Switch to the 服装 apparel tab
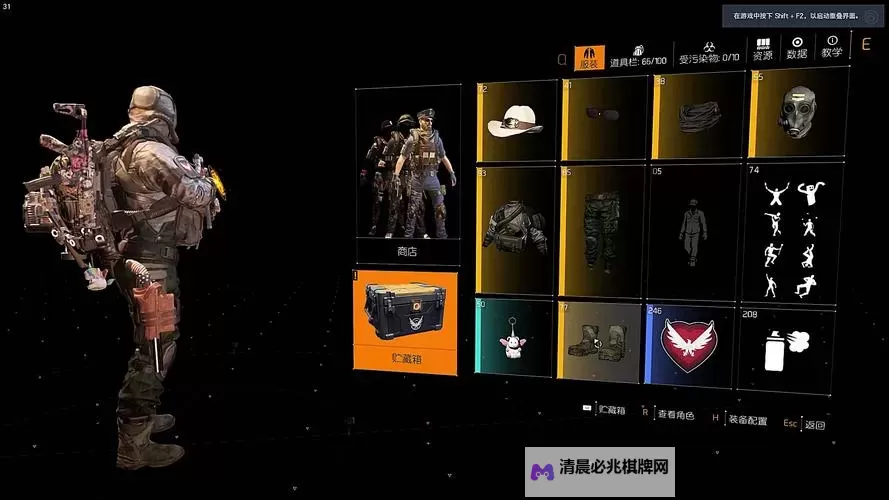This screenshot has height=500, width=889. point(589,58)
